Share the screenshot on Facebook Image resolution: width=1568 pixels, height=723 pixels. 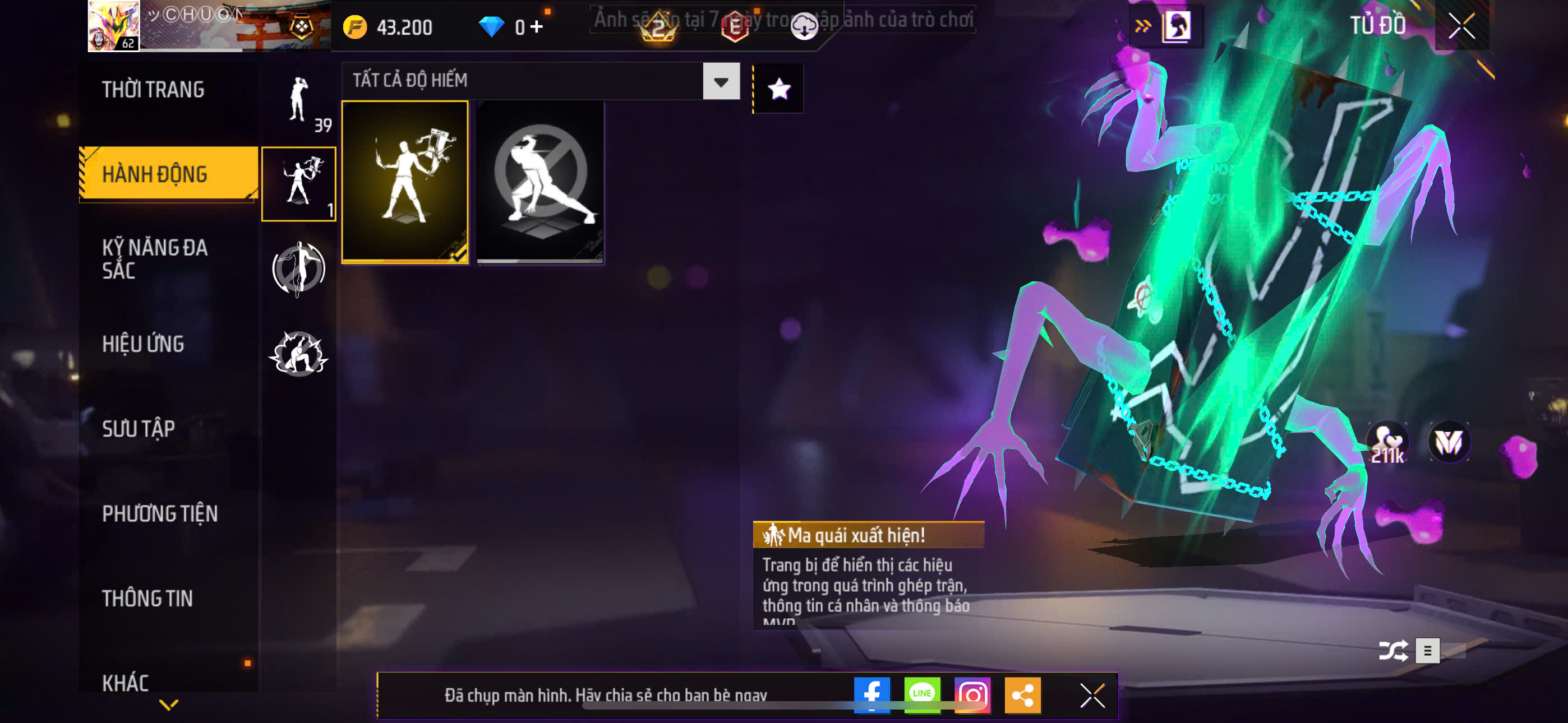click(x=871, y=694)
